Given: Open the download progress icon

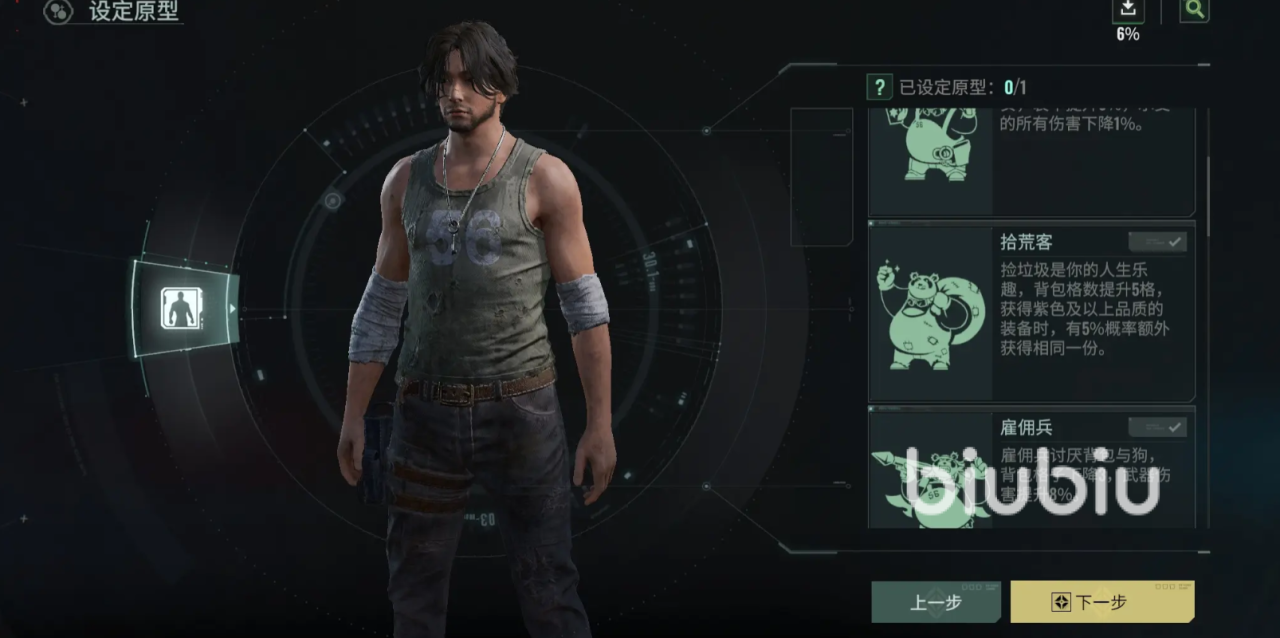Looking at the screenshot, I should click(1127, 10).
